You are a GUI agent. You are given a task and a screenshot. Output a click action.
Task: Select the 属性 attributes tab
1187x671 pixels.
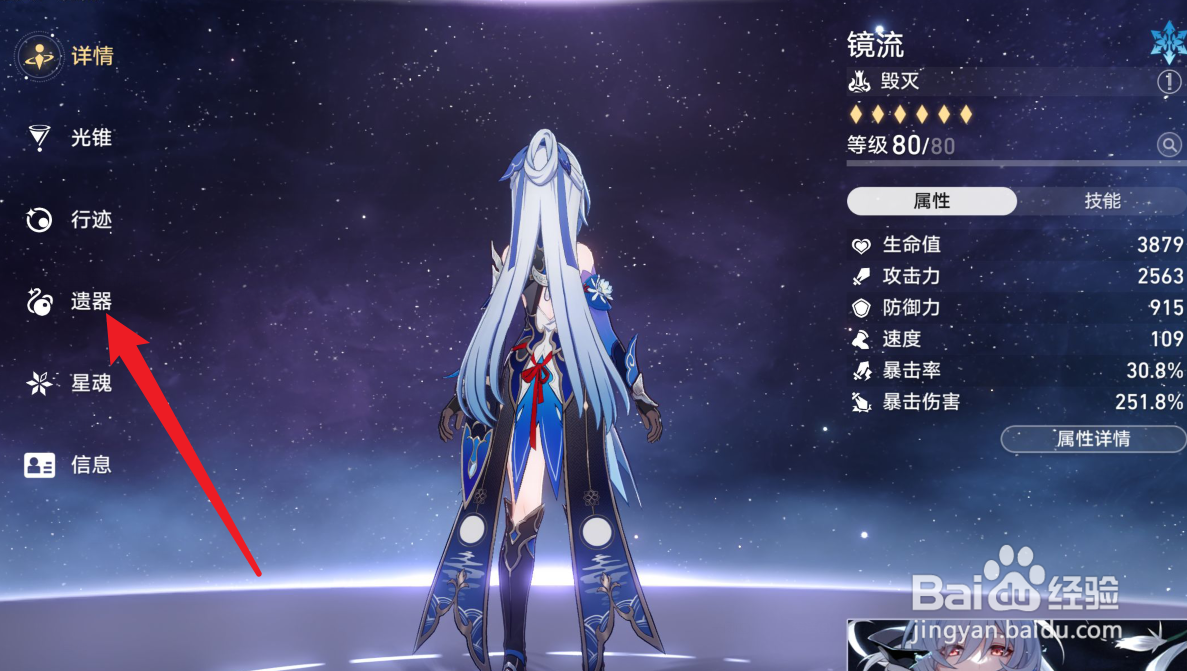coord(931,201)
